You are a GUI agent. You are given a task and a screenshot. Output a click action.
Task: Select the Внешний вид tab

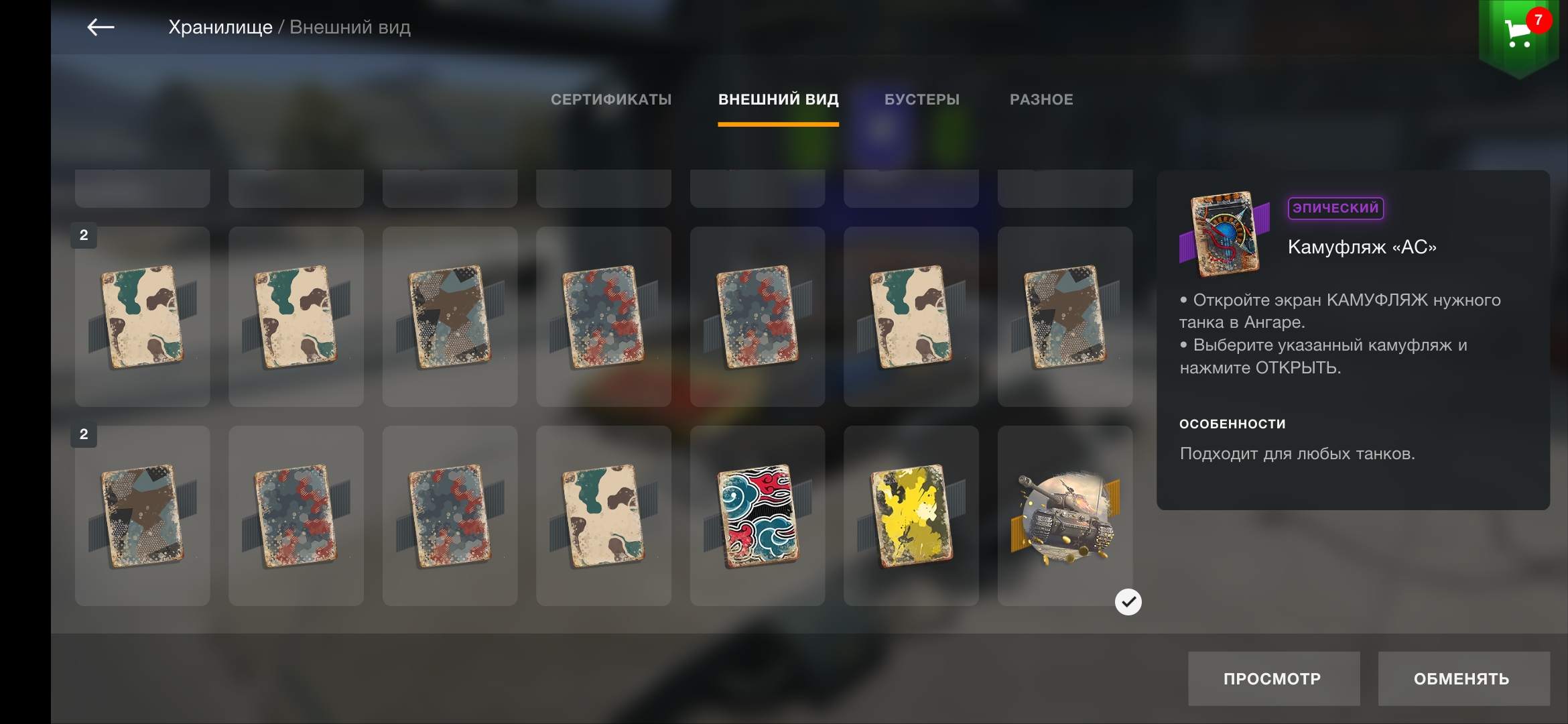click(x=778, y=100)
